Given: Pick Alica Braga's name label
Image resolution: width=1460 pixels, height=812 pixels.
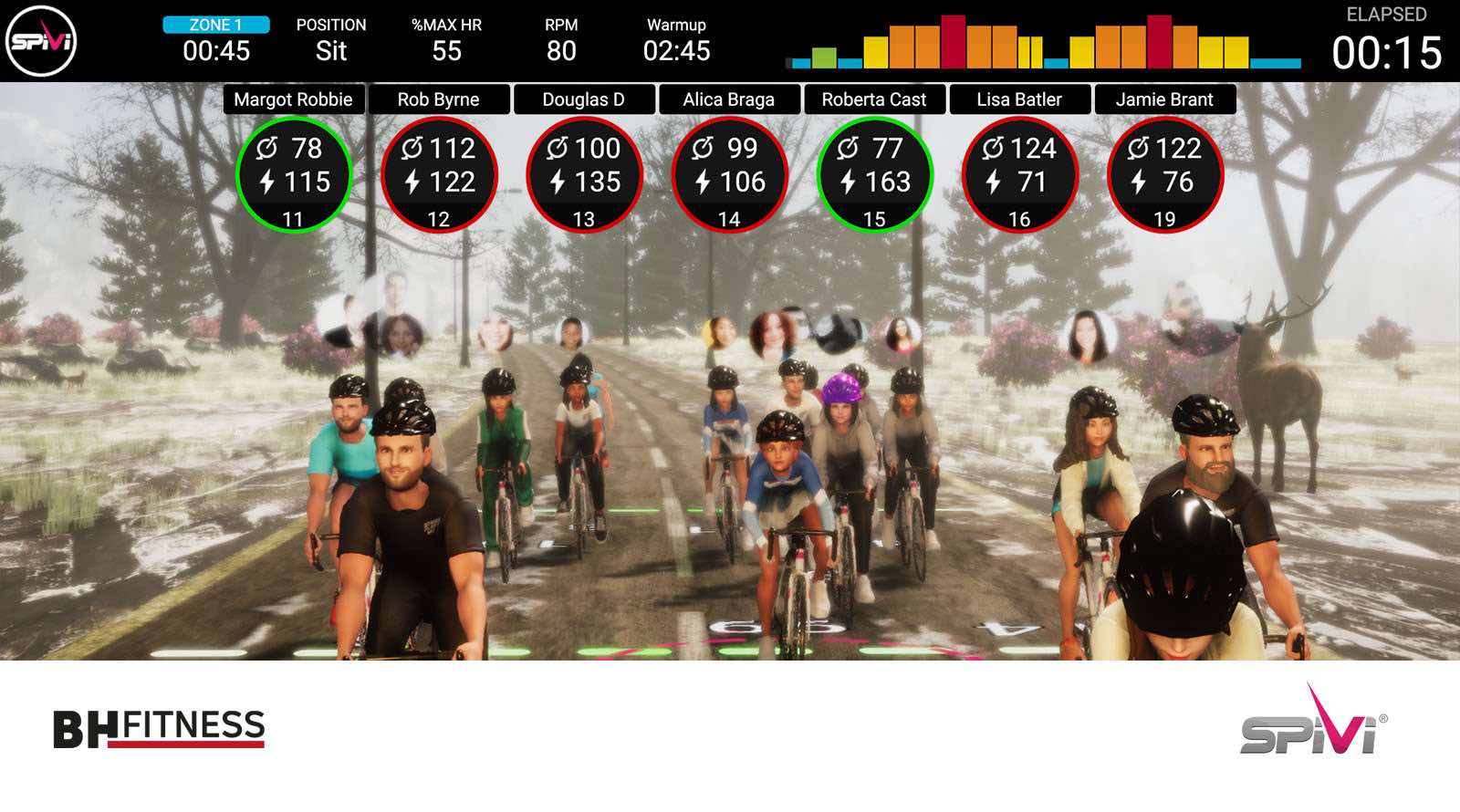Looking at the screenshot, I should tap(728, 99).
